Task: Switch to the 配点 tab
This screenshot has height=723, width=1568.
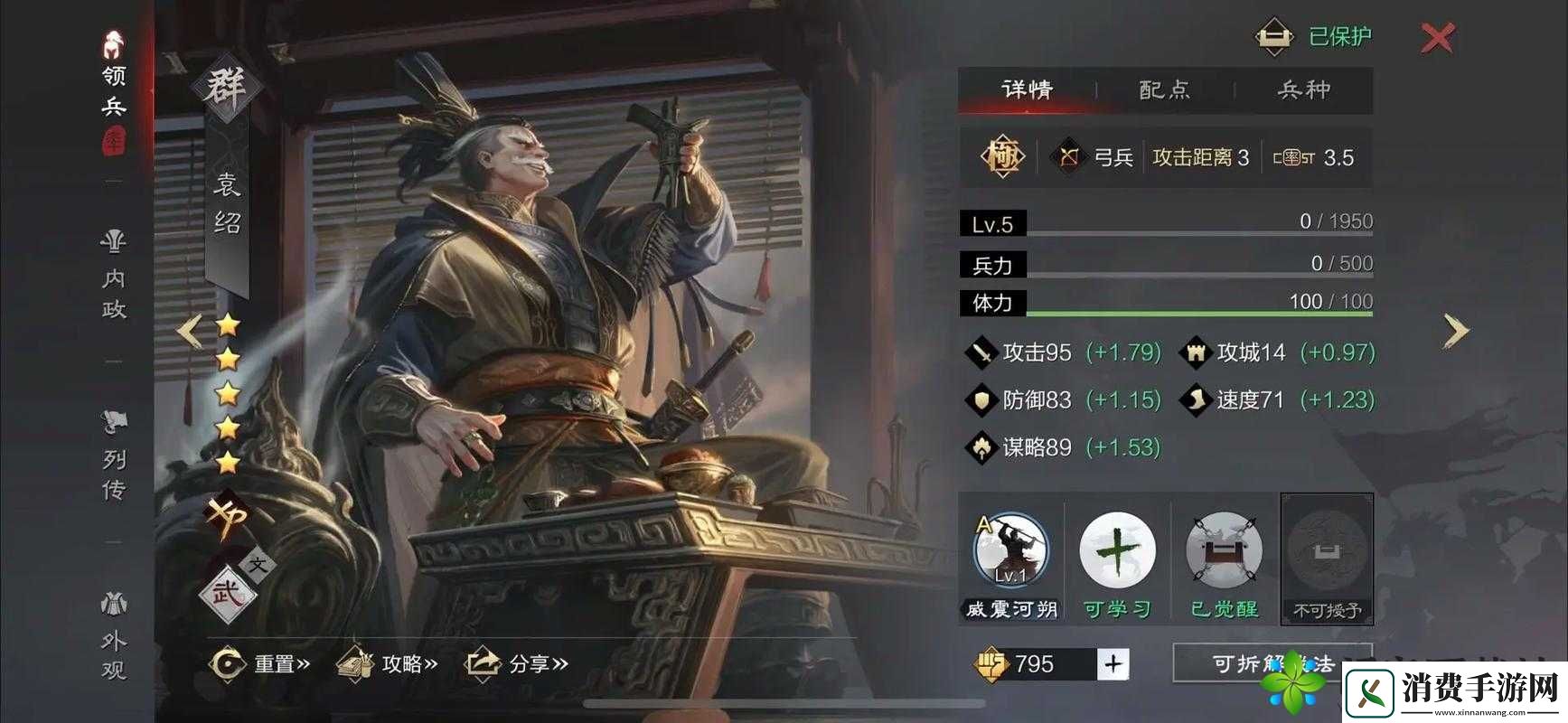Action: click(x=1163, y=90)
